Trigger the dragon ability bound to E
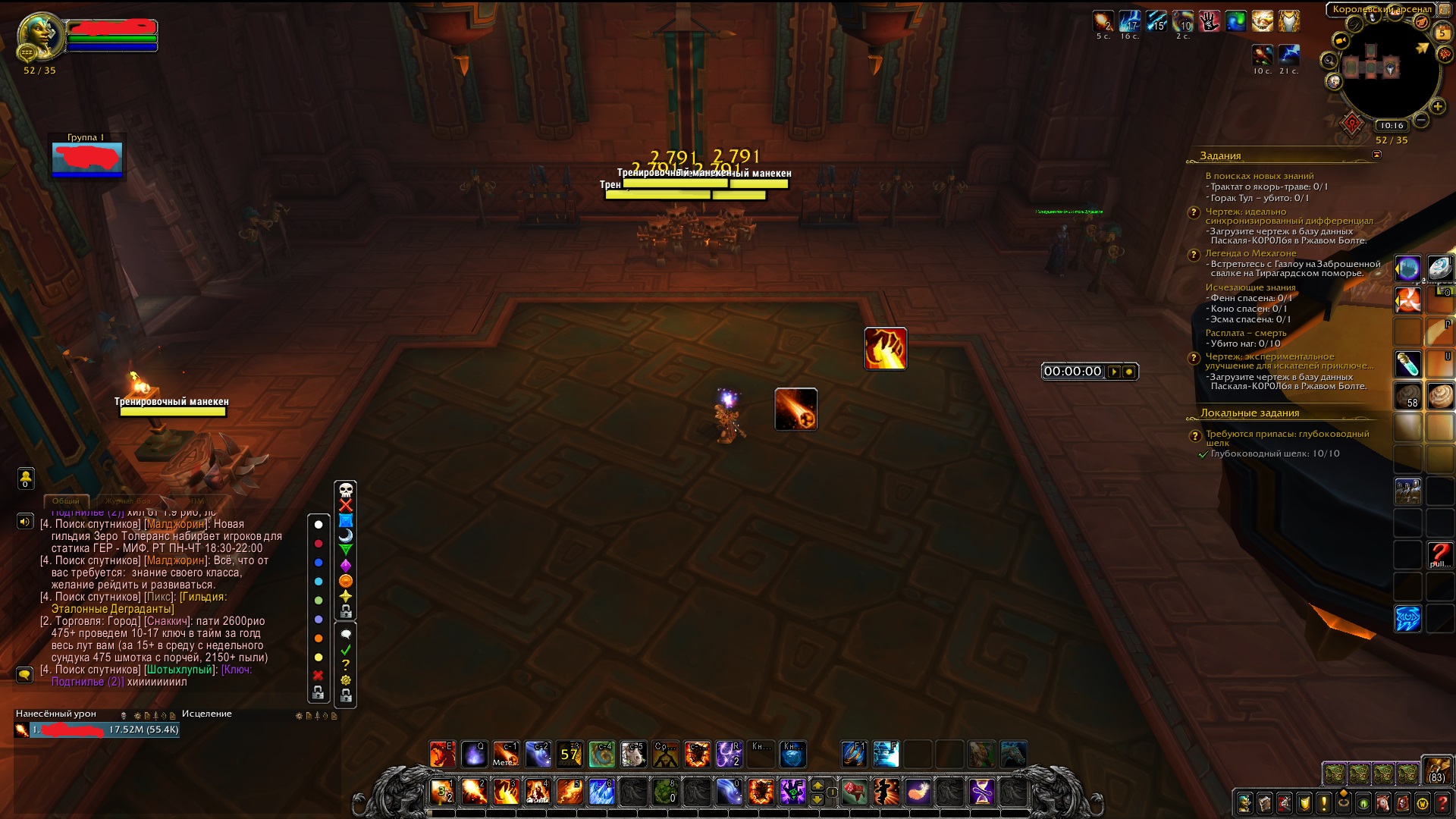Image resolution: width=1456 pixels, height=819 pixels. (442, 755)
